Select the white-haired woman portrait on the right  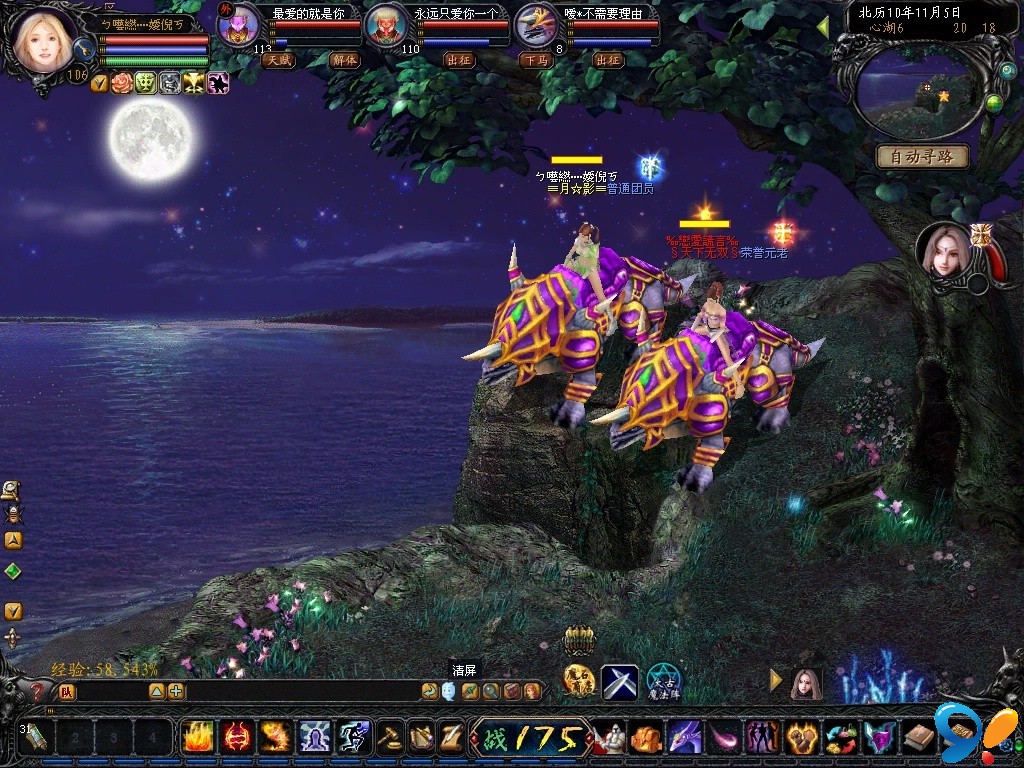click(x=943, y=250)
